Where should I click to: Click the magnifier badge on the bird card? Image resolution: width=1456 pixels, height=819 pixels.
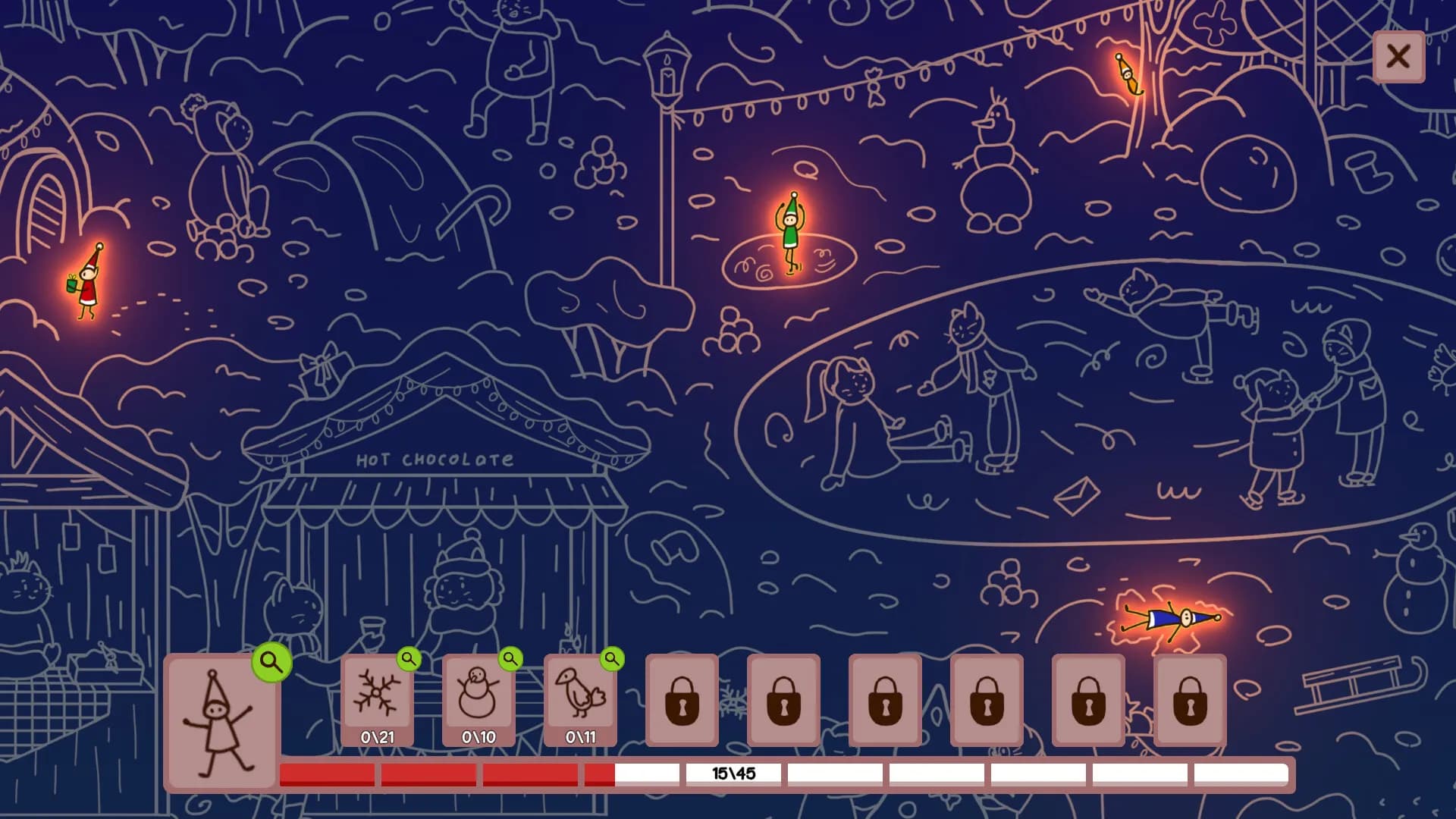(611, 661)
